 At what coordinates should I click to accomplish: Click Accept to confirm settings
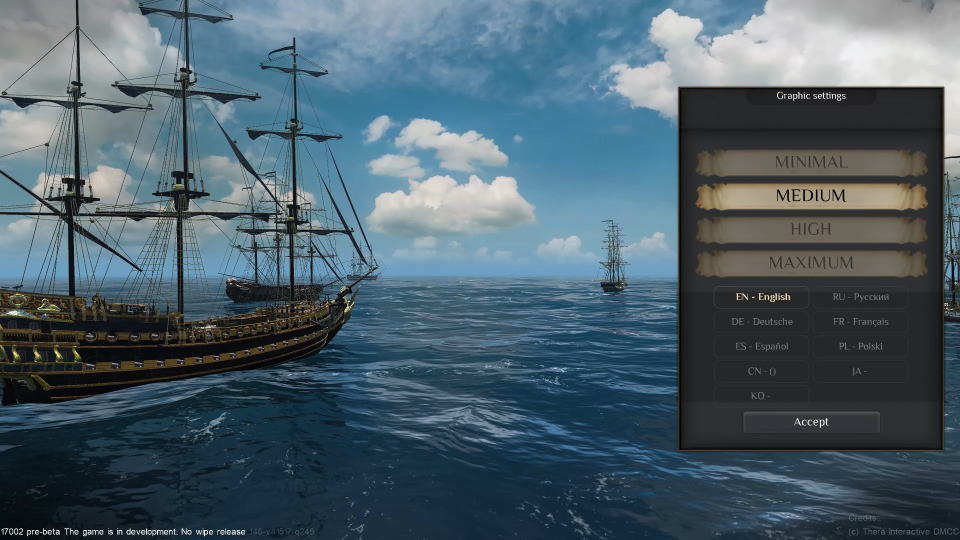pos(811,422)
